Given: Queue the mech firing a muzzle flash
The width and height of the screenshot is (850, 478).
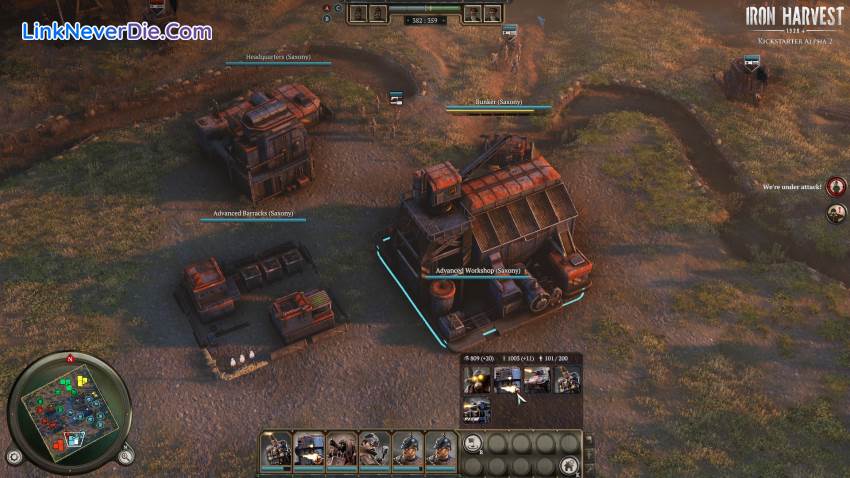Looking at the screenshot, I should 506,380.
